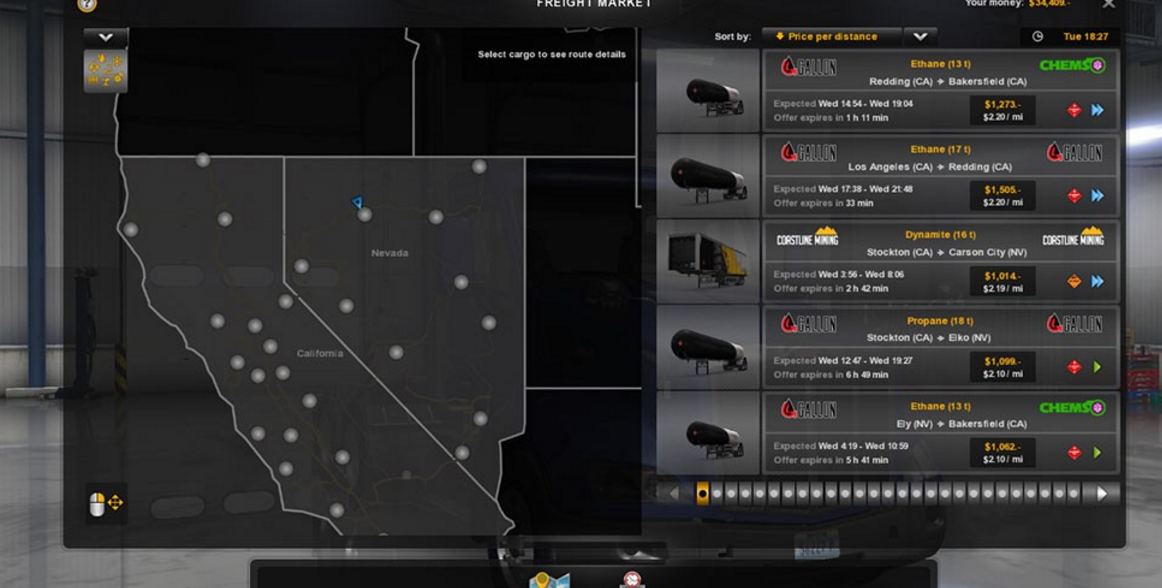The width and height of the screenshot is (1162, 588).
Task: Click the help icon in the top-left corner
Action: (87, 5)
